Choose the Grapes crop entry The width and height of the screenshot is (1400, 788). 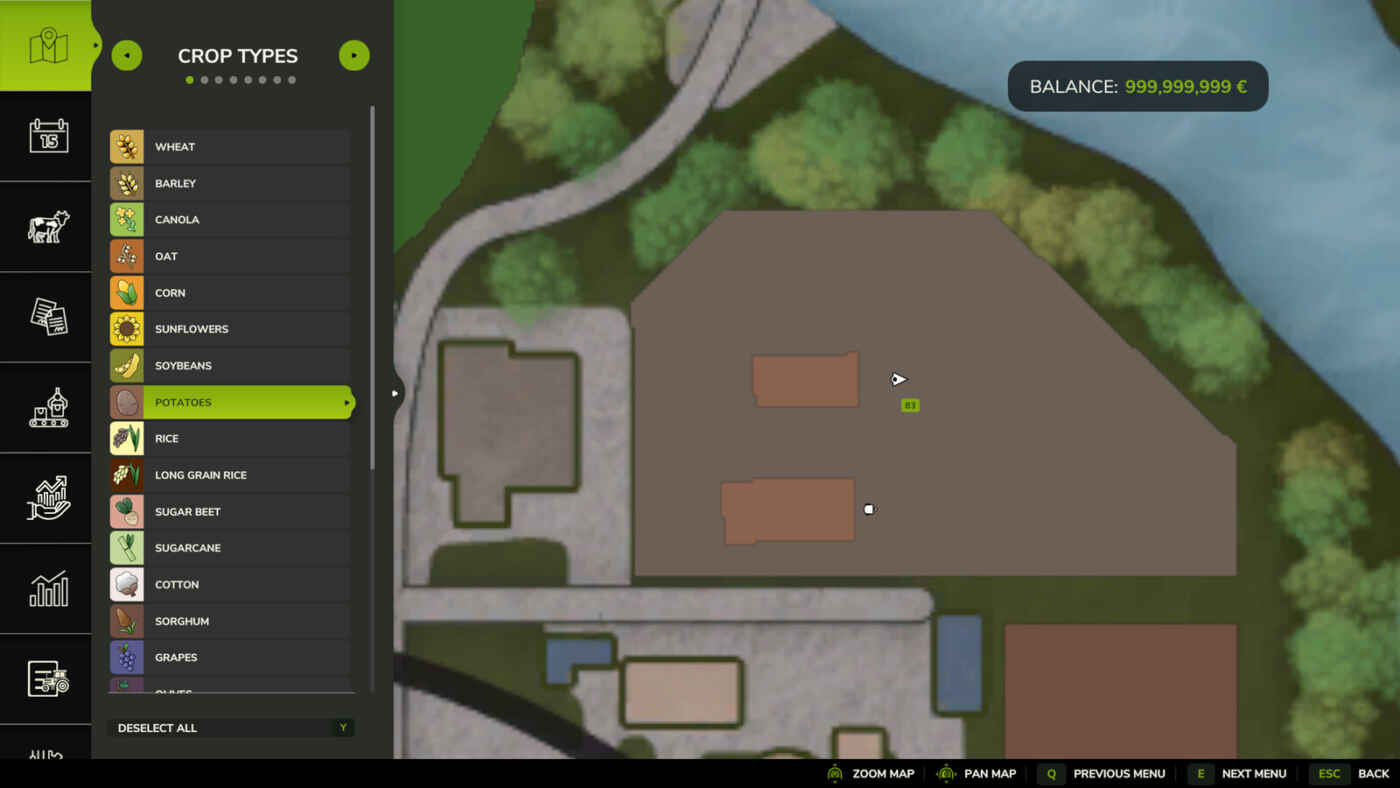tap(230, 658)
